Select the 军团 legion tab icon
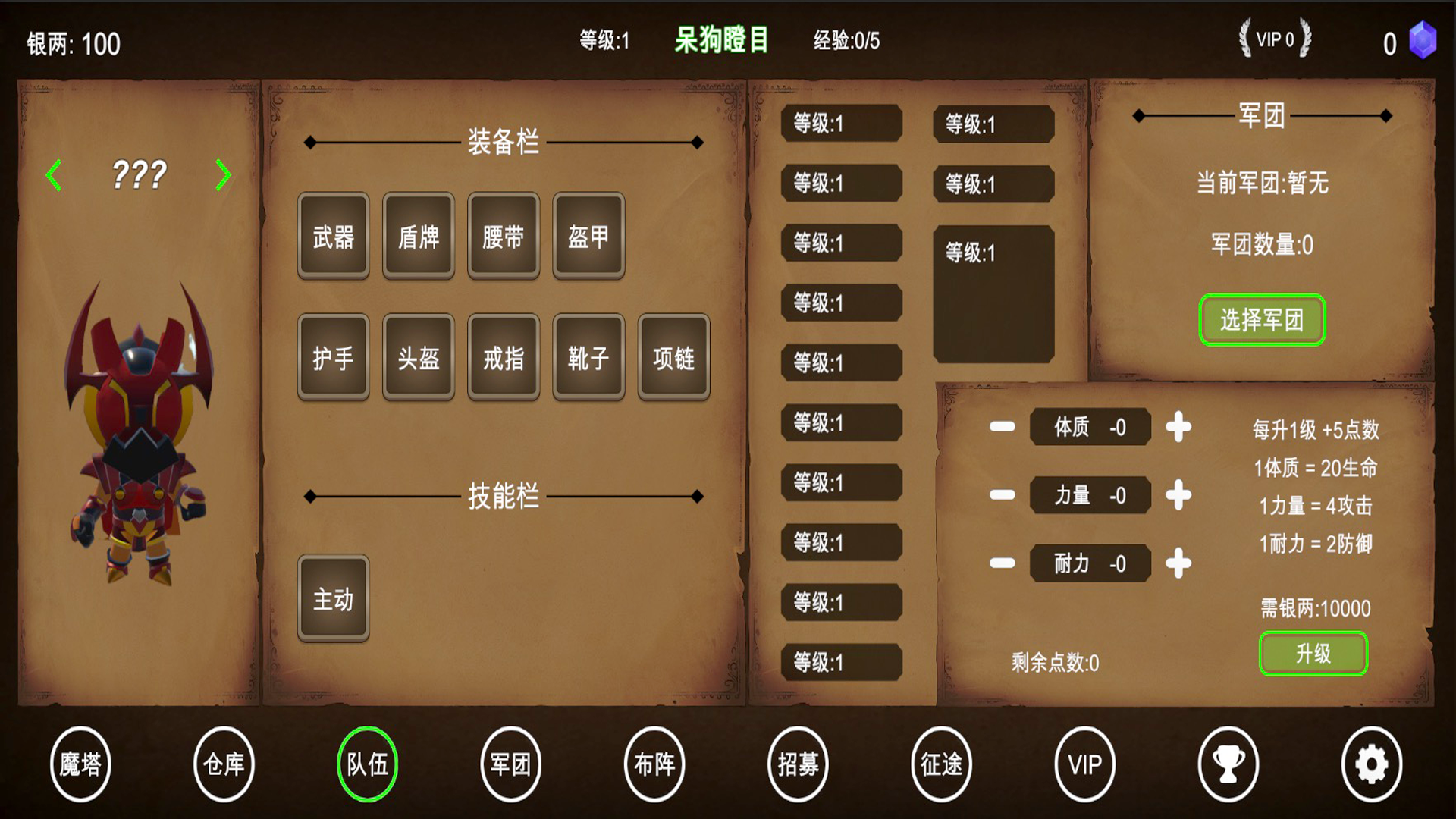Image resolution: width=1456 pixels, height=819 pixels. click(510, 765)
